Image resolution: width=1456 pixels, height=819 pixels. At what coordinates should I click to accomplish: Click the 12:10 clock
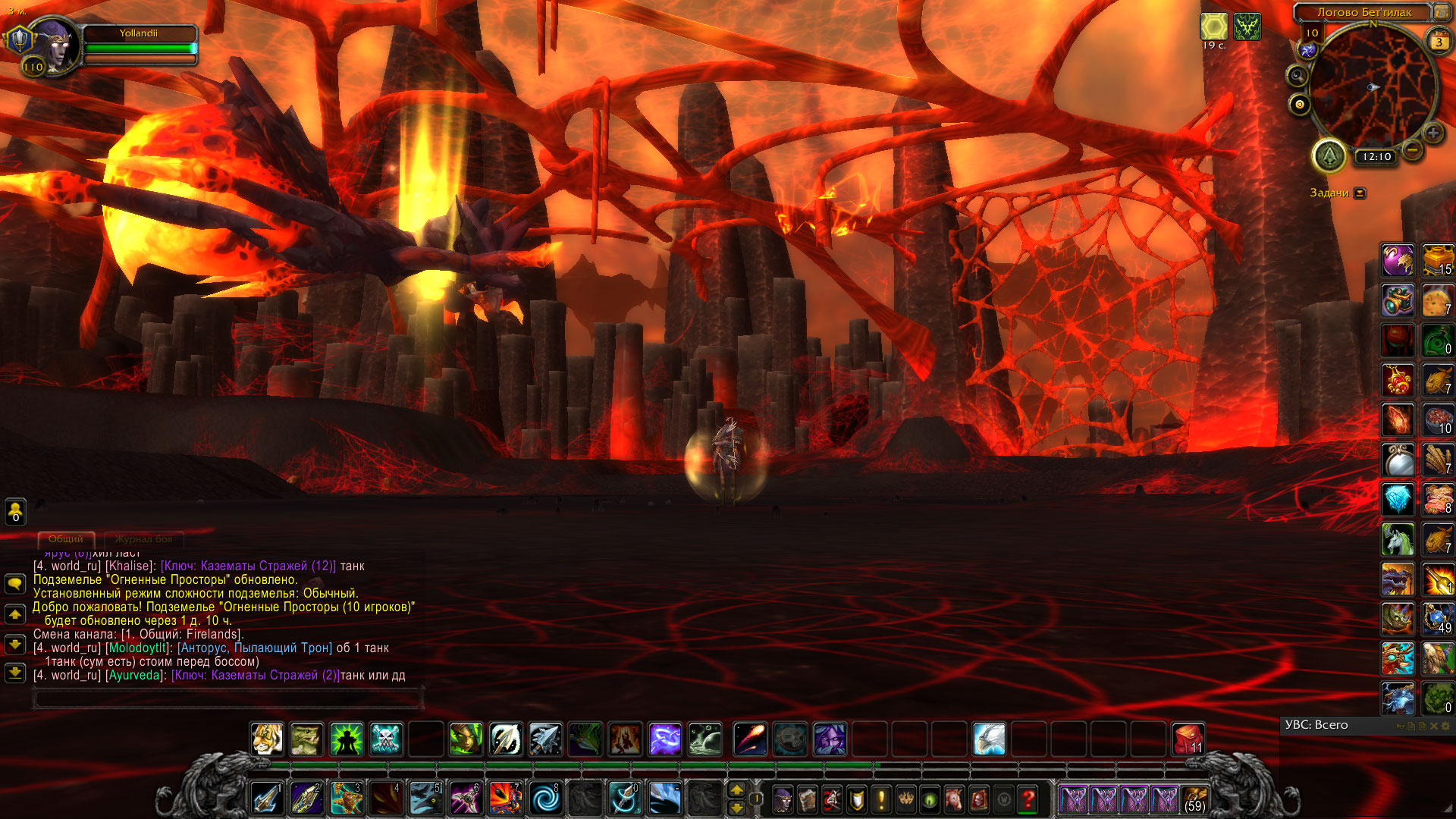tap(1376, 157)
